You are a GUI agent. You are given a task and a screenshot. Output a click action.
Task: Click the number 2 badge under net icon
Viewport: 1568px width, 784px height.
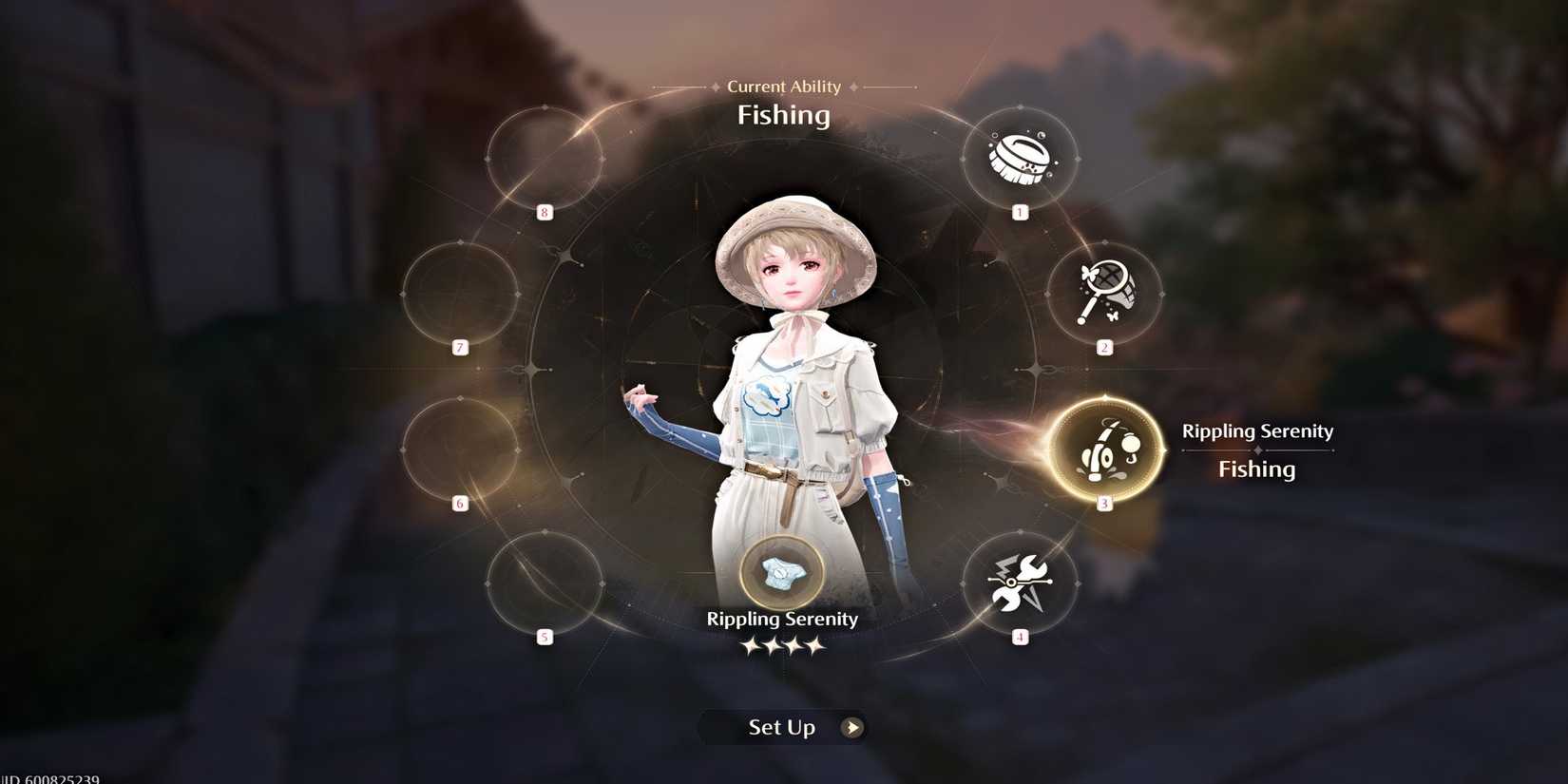tap(1103, 348)
